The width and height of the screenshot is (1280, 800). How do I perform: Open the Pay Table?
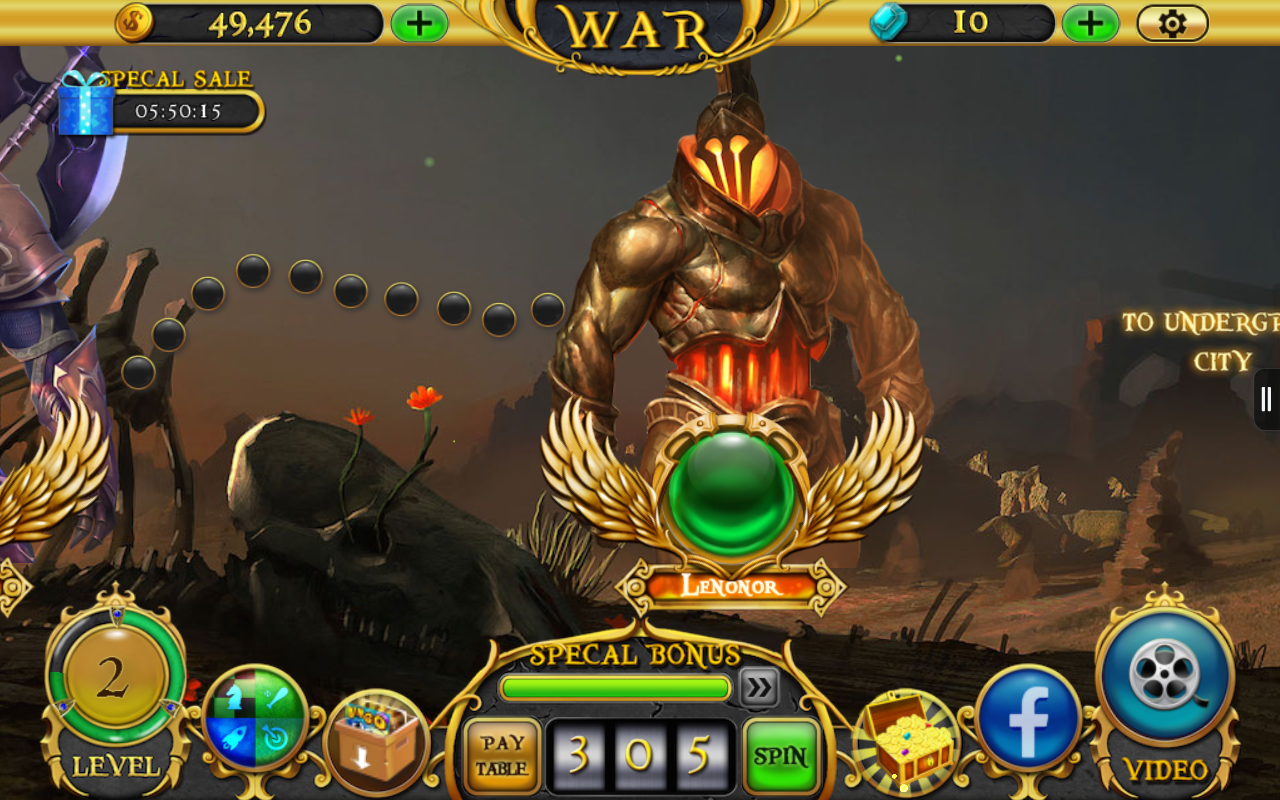pyautogui.click(x=502, y=756)
